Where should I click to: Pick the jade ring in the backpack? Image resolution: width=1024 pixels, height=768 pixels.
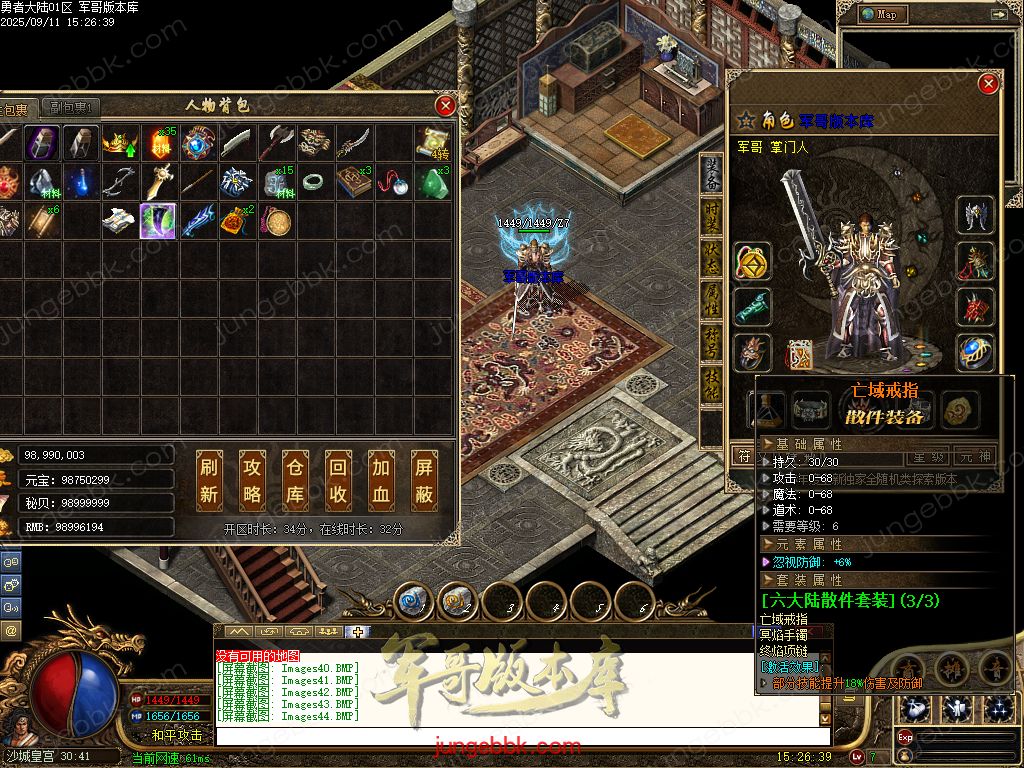pos(315,181)
